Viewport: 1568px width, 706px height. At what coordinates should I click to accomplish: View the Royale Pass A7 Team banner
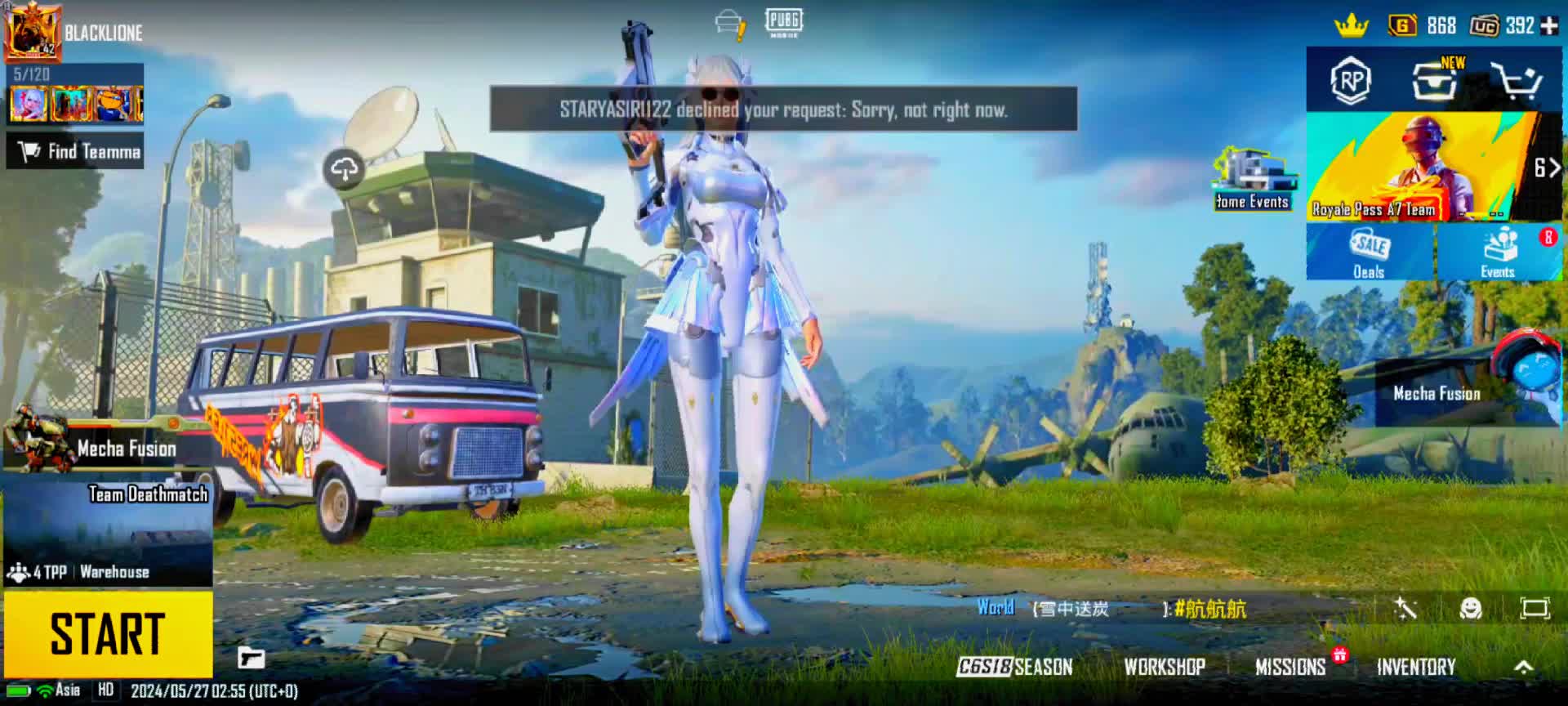click(1421, 168)
